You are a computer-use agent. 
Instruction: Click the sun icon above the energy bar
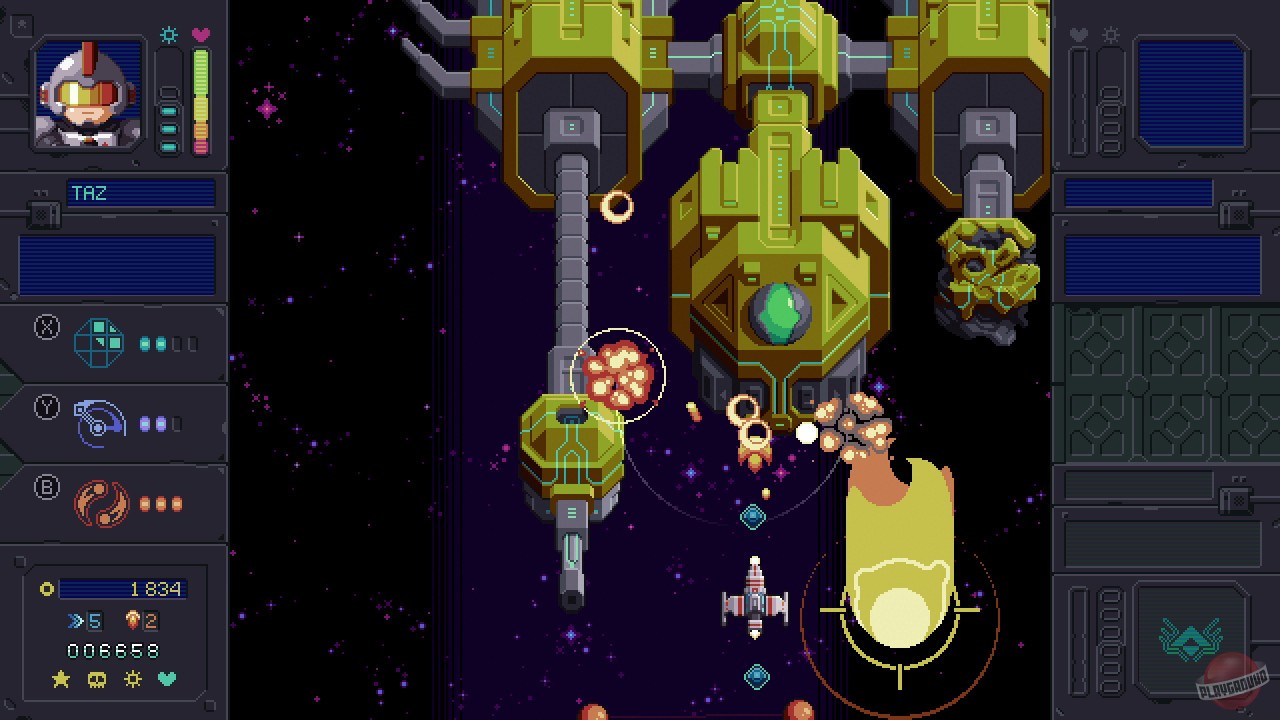pos(168,35)
